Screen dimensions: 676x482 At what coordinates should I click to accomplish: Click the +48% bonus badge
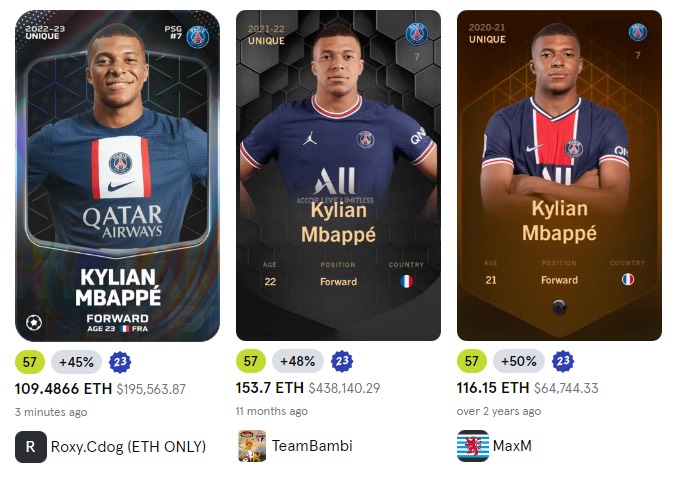point(297,361)
